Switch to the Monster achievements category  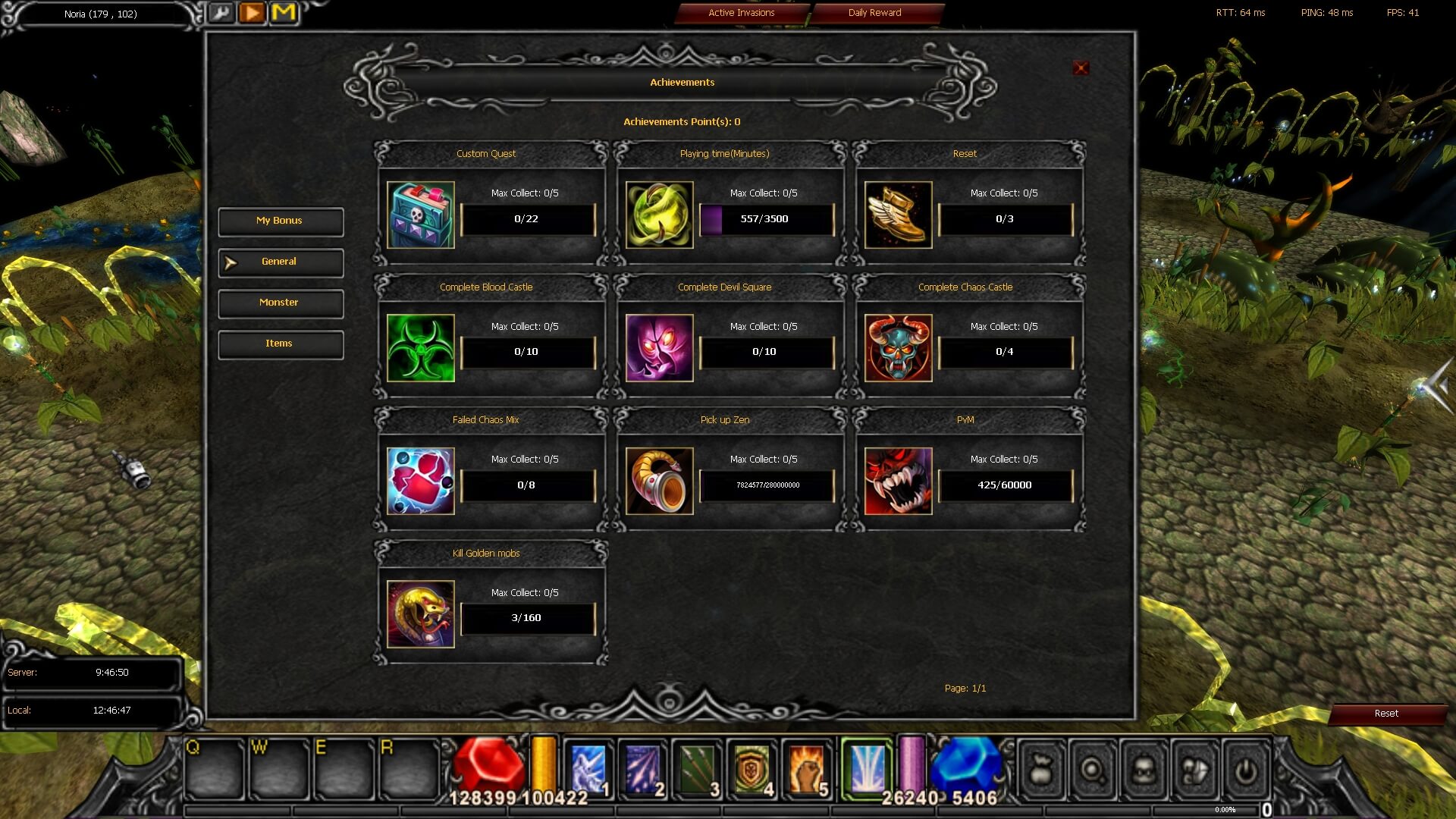280,303
